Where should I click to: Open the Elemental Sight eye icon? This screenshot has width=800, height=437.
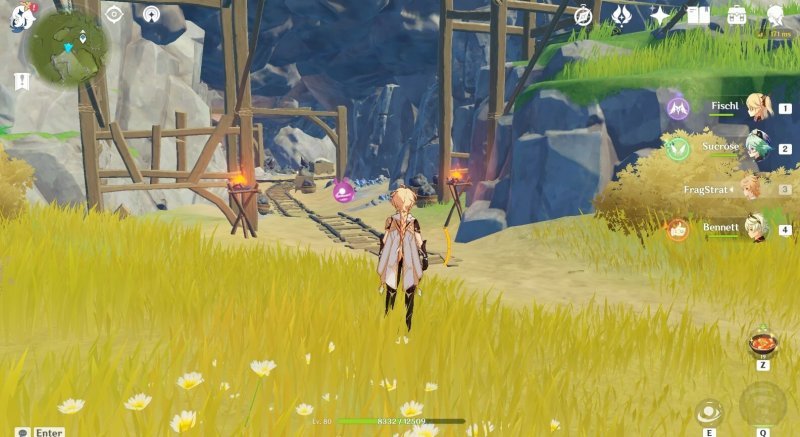(x=114, y=14)
